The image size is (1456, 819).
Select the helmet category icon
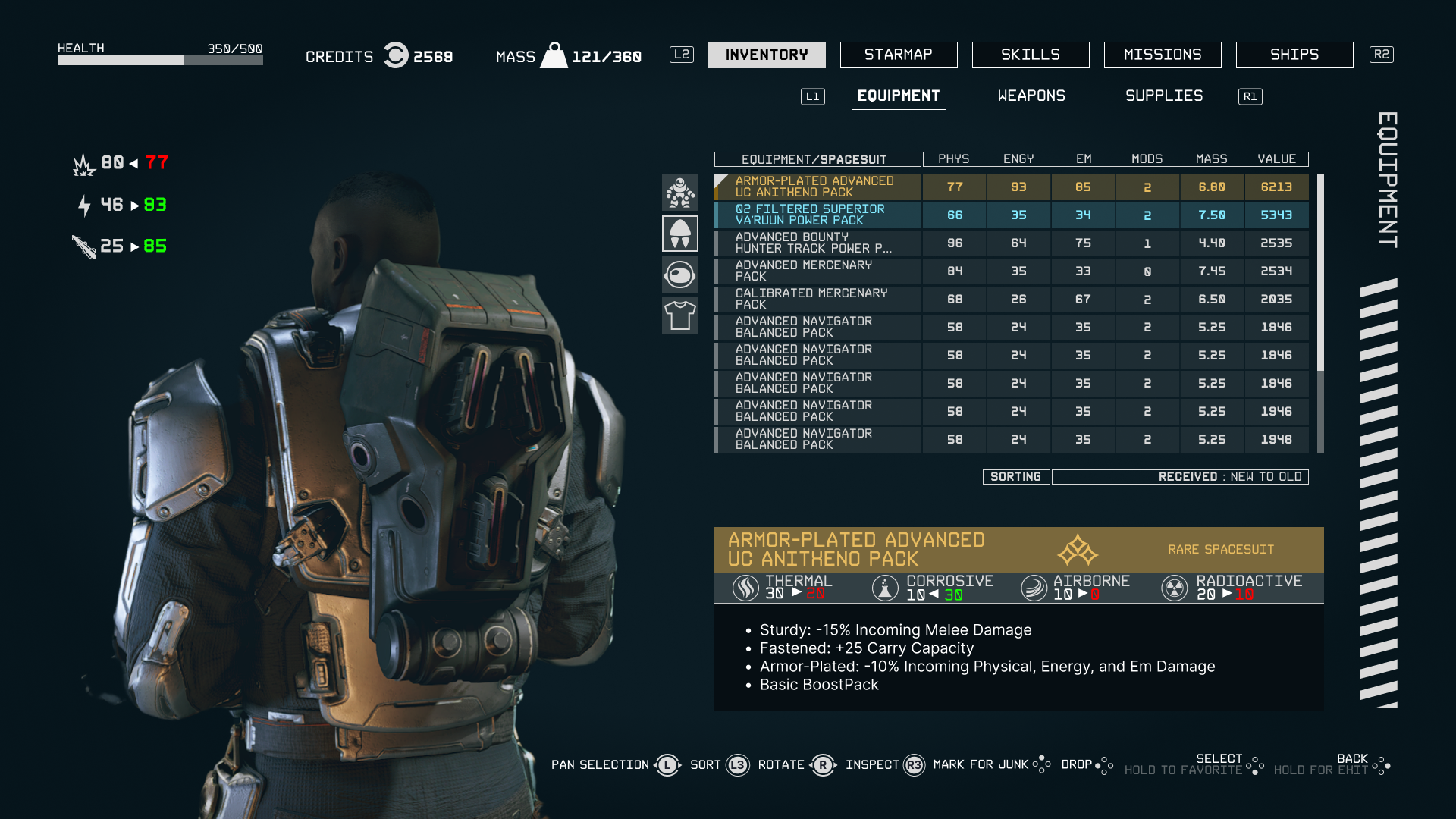(680, 275)
